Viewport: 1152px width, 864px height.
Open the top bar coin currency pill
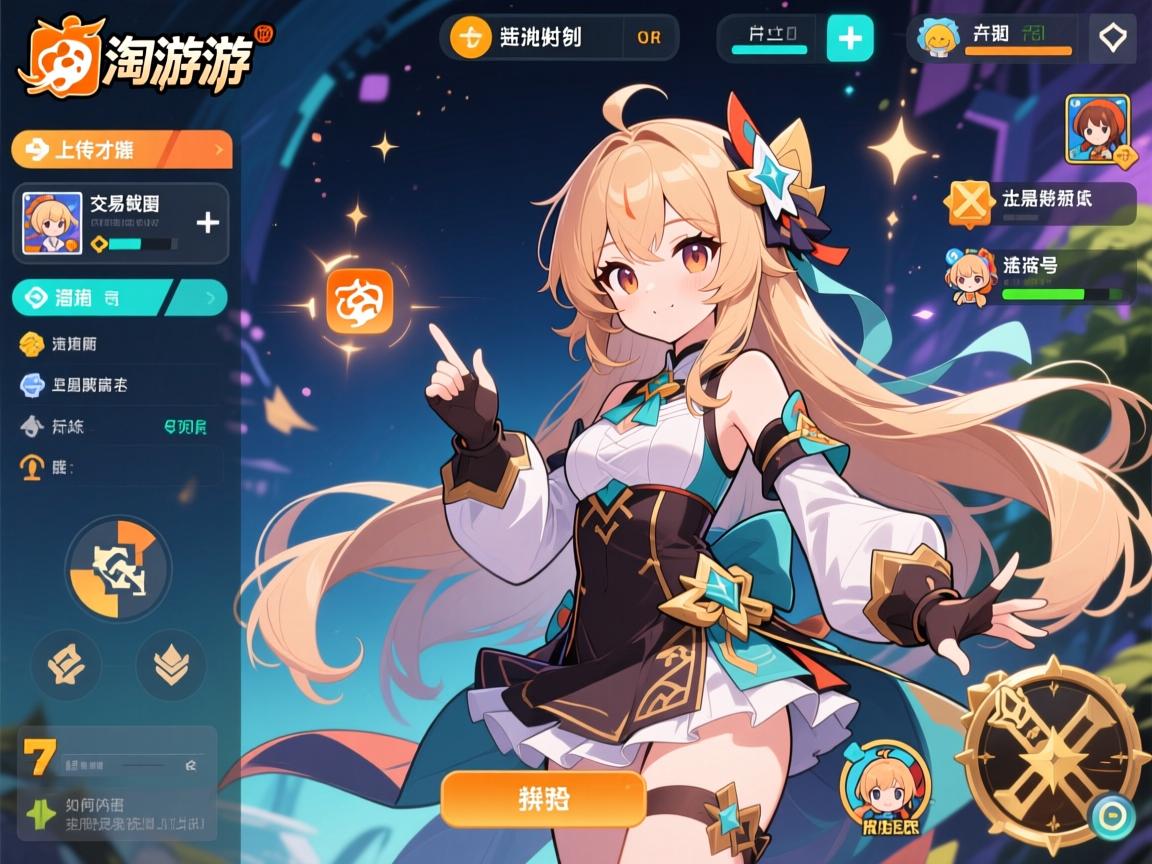[x=558, y=38]
